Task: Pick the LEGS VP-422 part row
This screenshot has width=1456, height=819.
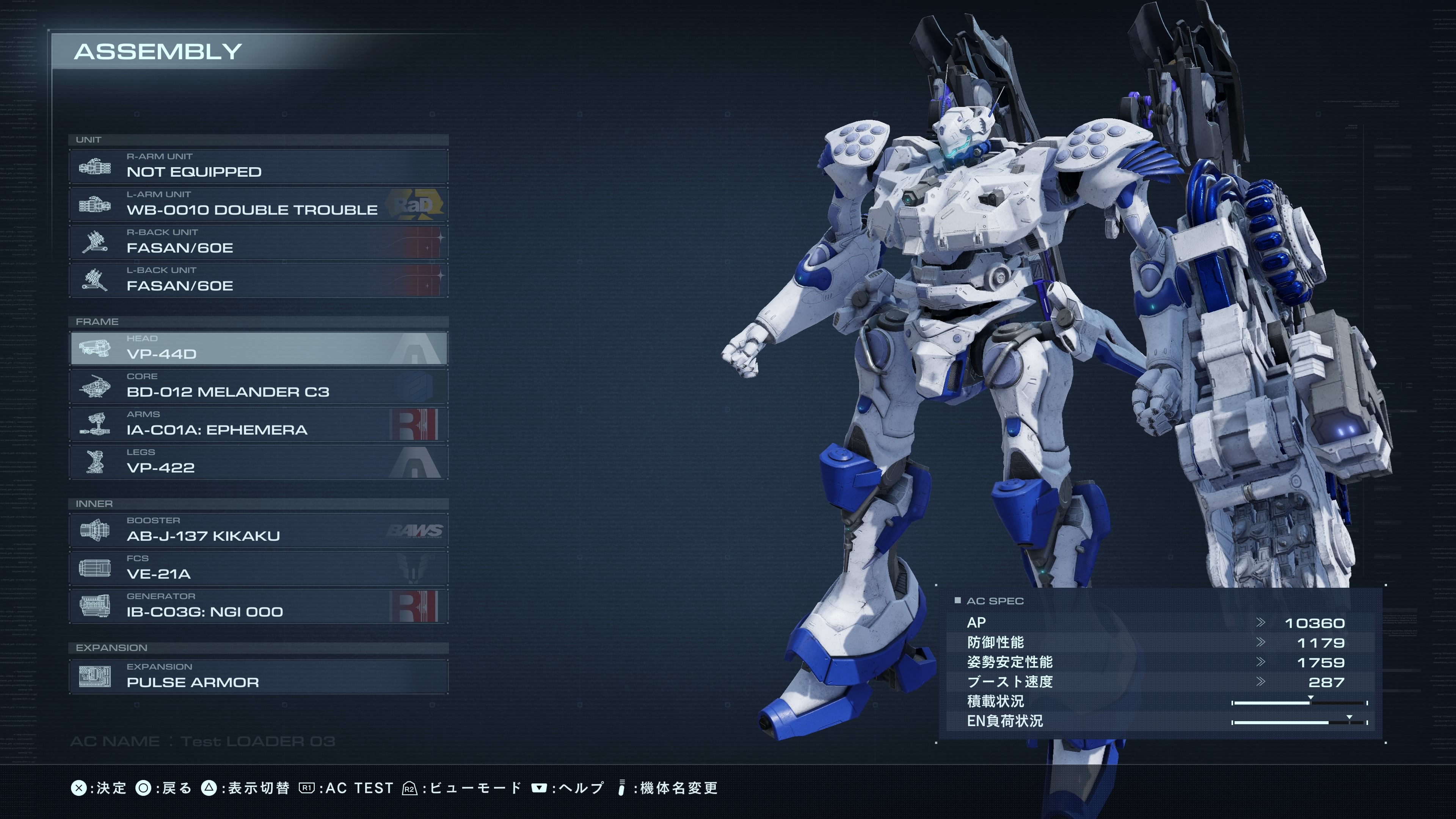Action: pos(258,462)
